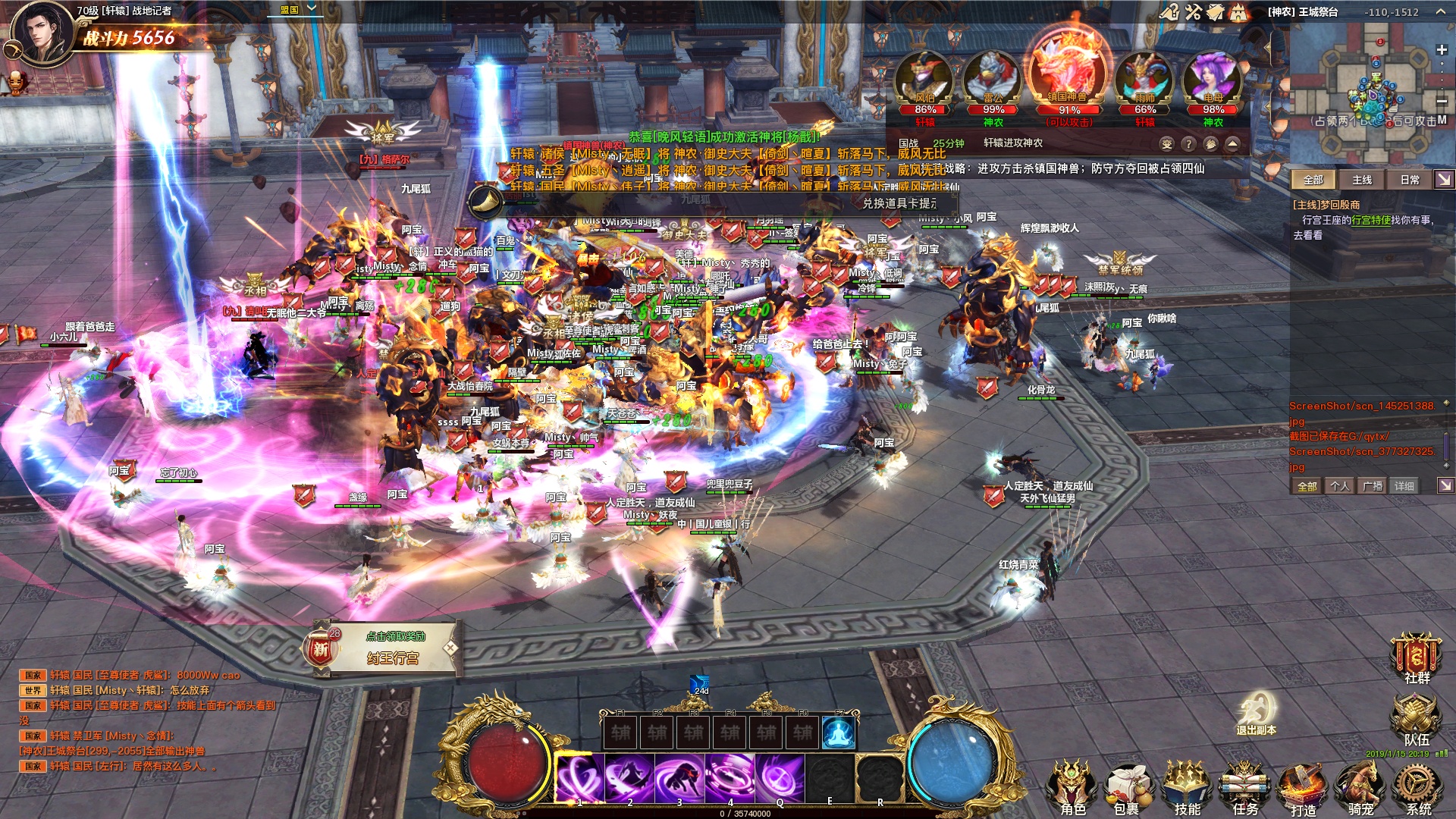Switch quest tracker to the 日常 tab
This screenshot has height=819, width=1456.
[x=1410, y=180]
